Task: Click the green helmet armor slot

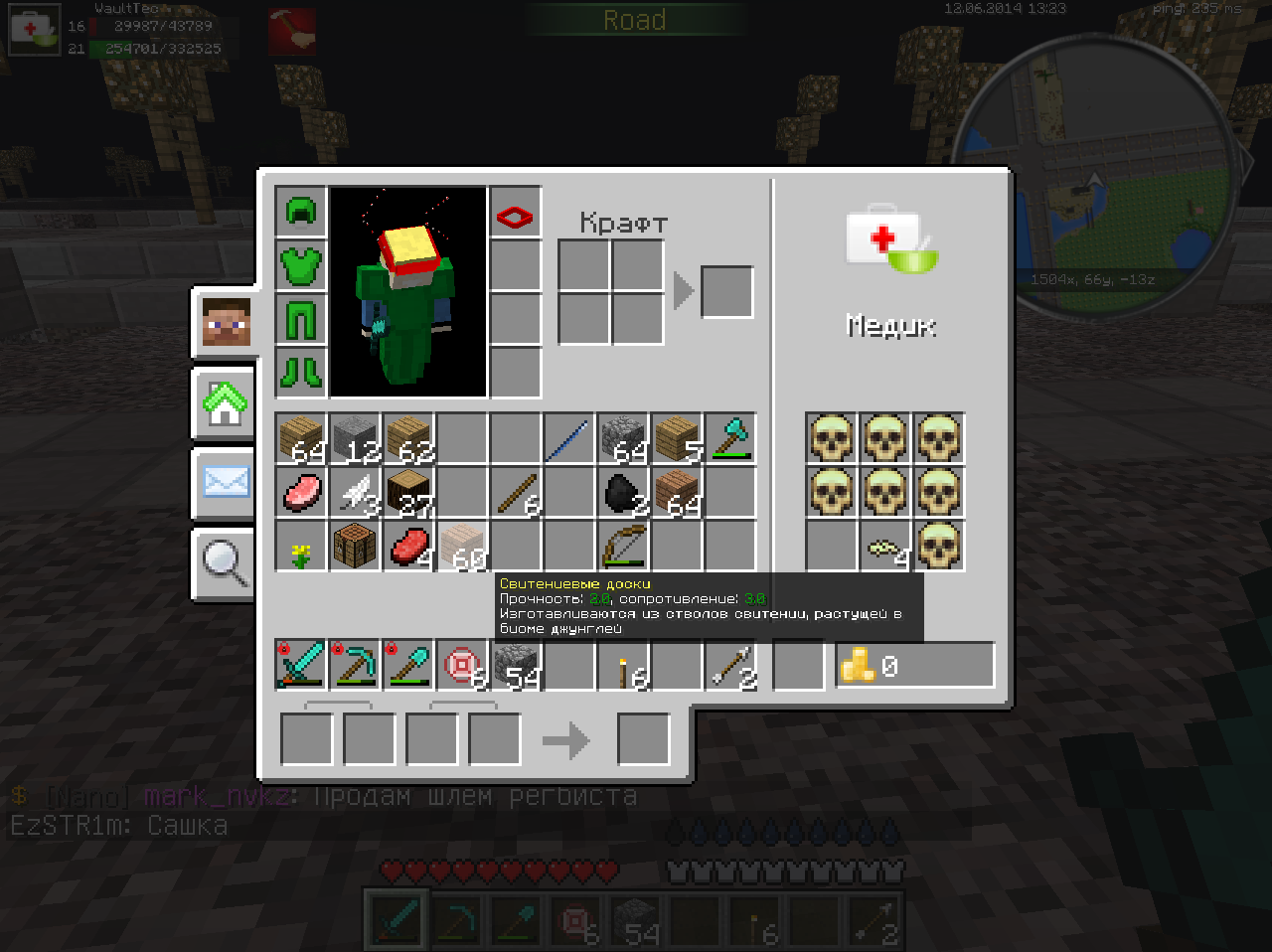Action: coord(300,212)
